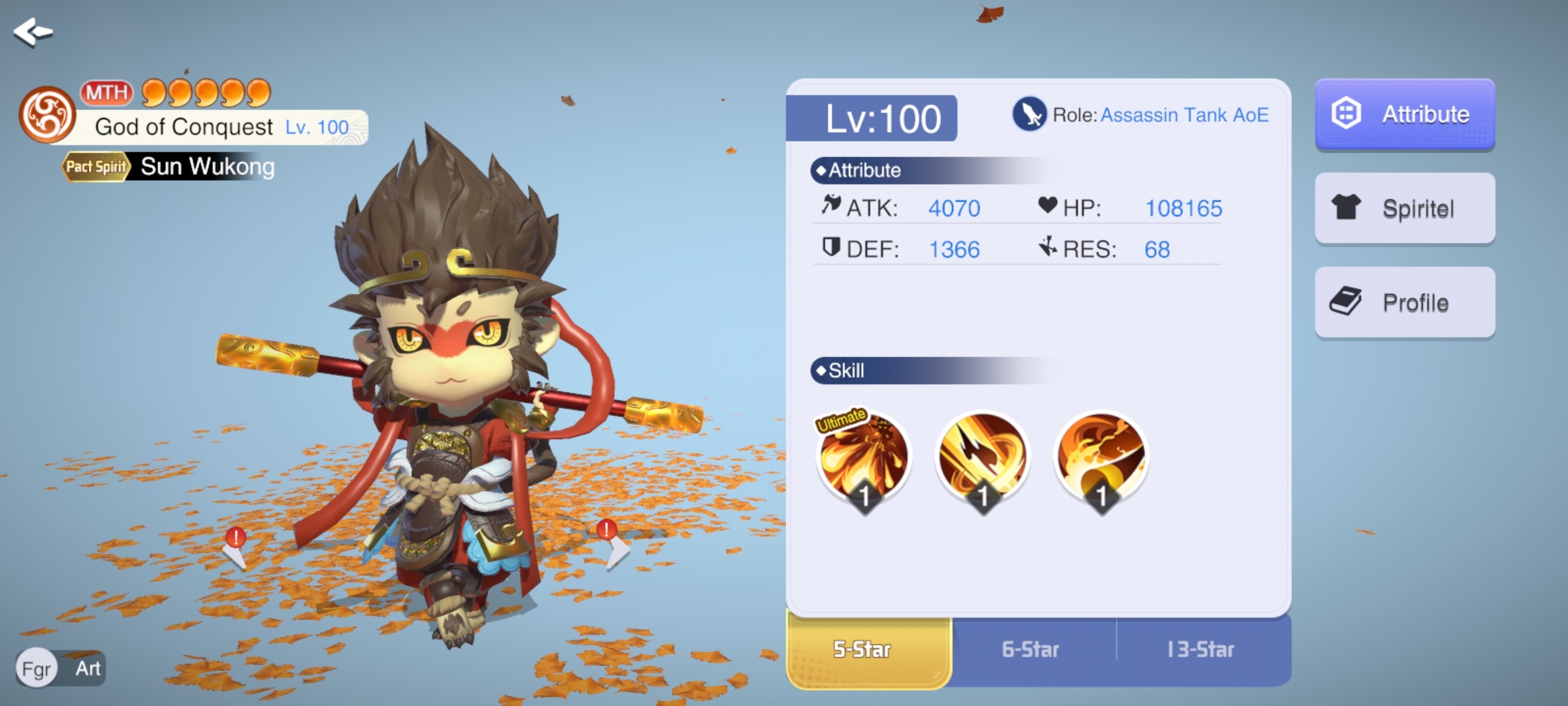Go back using the white arrow

click(33, 31)
